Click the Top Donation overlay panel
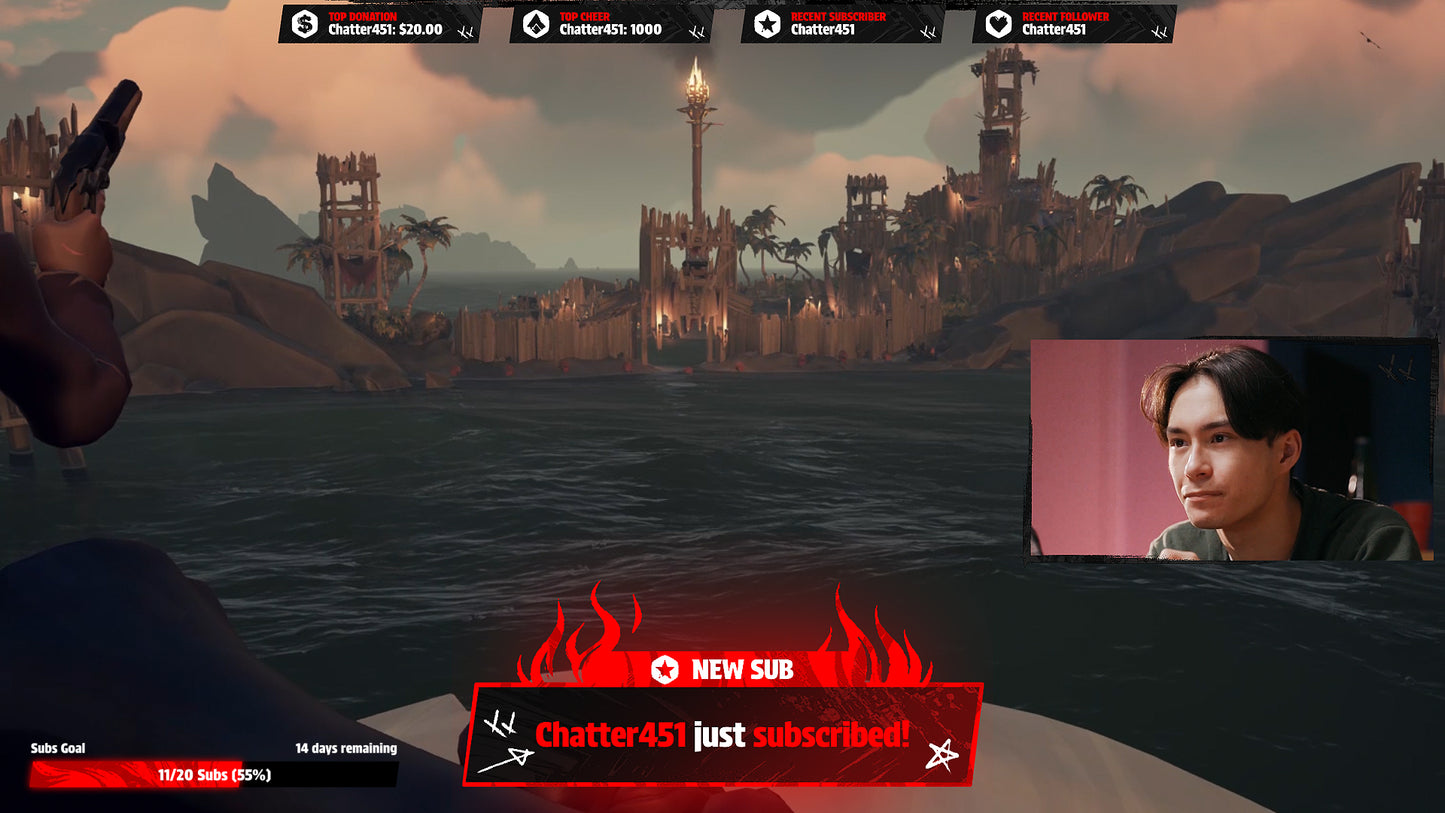Image resolution: width=1445 pixels, height=813 pixels. click(380, 24)
